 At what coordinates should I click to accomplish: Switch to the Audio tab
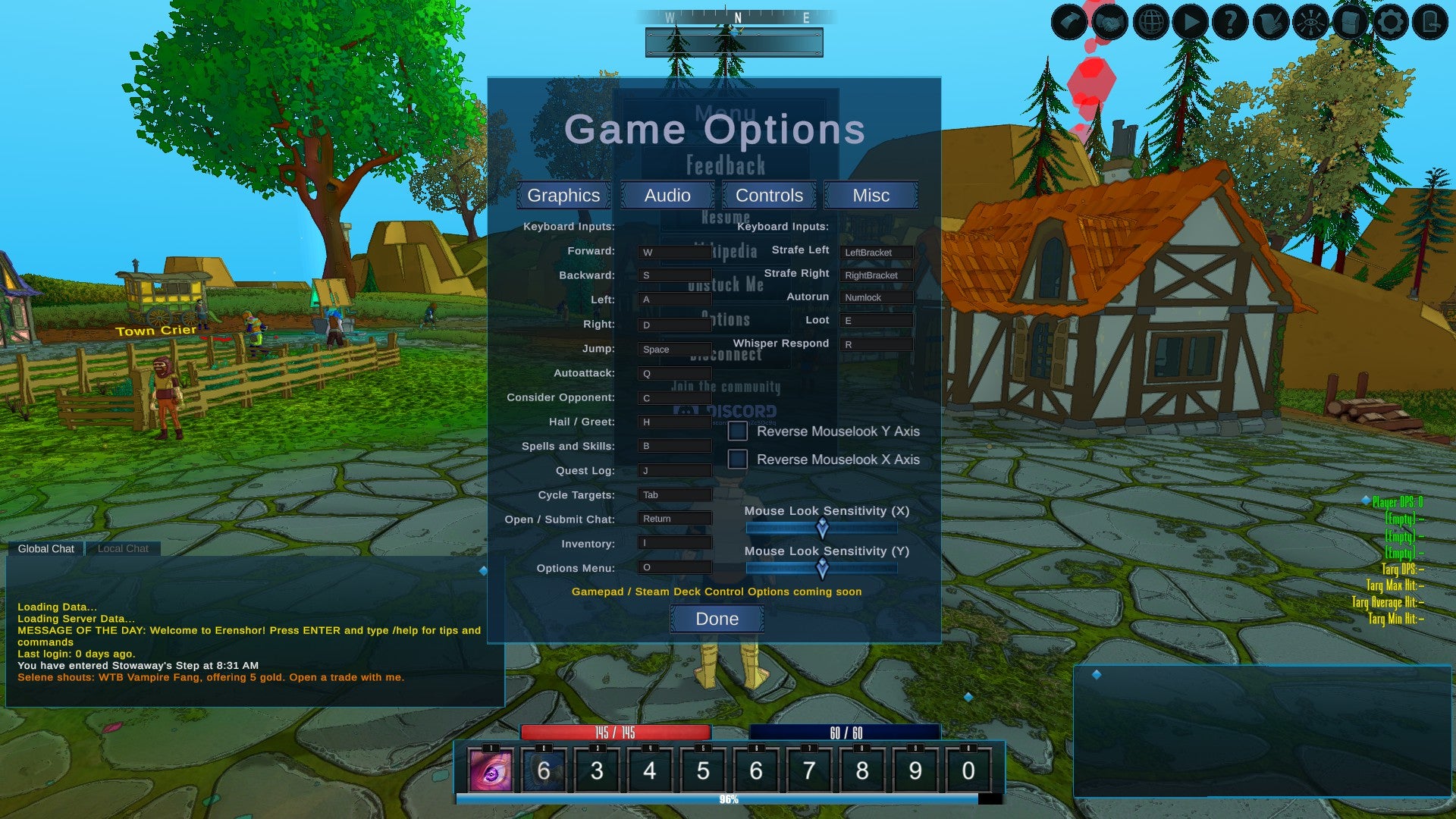(667, 195)
